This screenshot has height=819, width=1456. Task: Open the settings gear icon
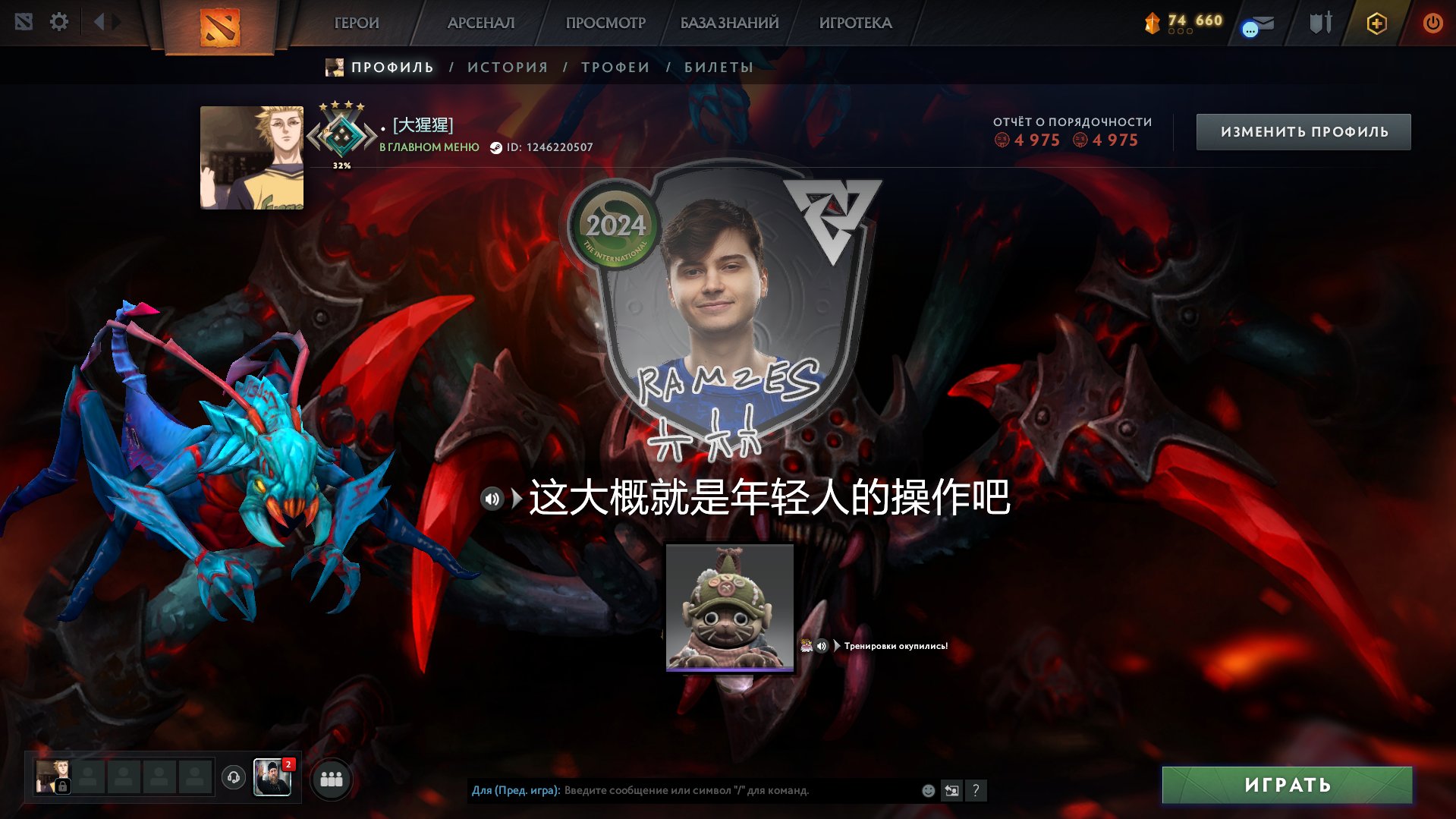59,22
